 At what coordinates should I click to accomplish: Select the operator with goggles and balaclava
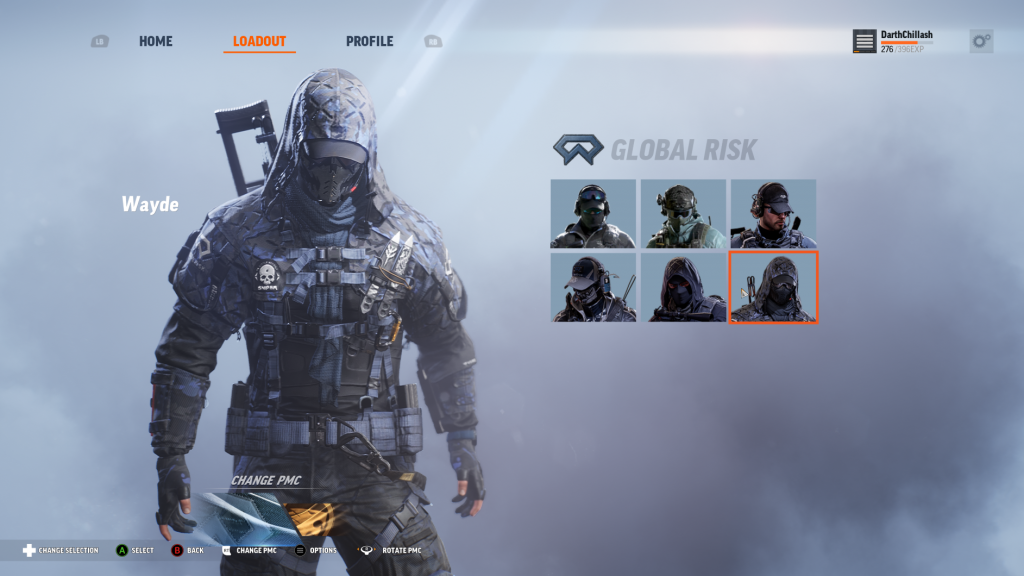(x=593, y=213)
